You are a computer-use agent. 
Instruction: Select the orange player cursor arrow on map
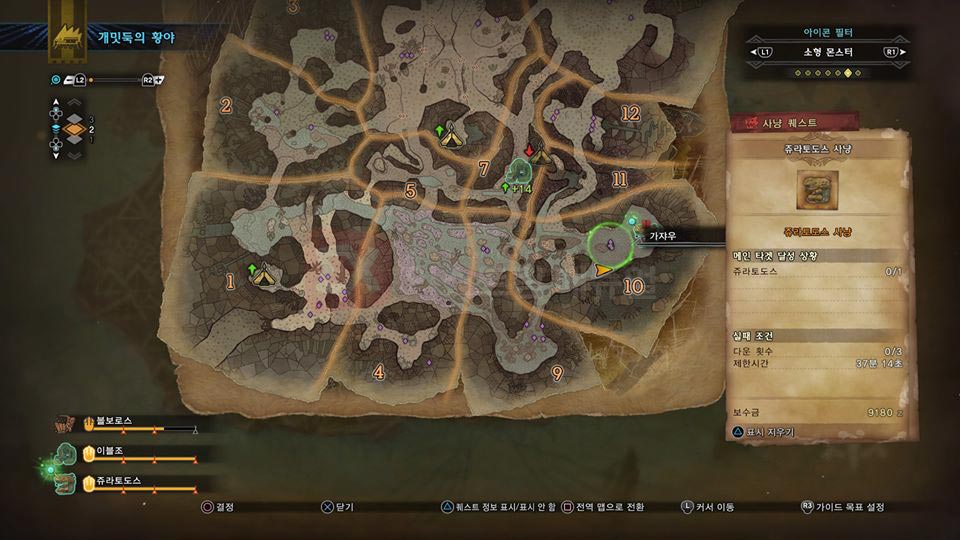pyautogui.click(x=602, y=270)
